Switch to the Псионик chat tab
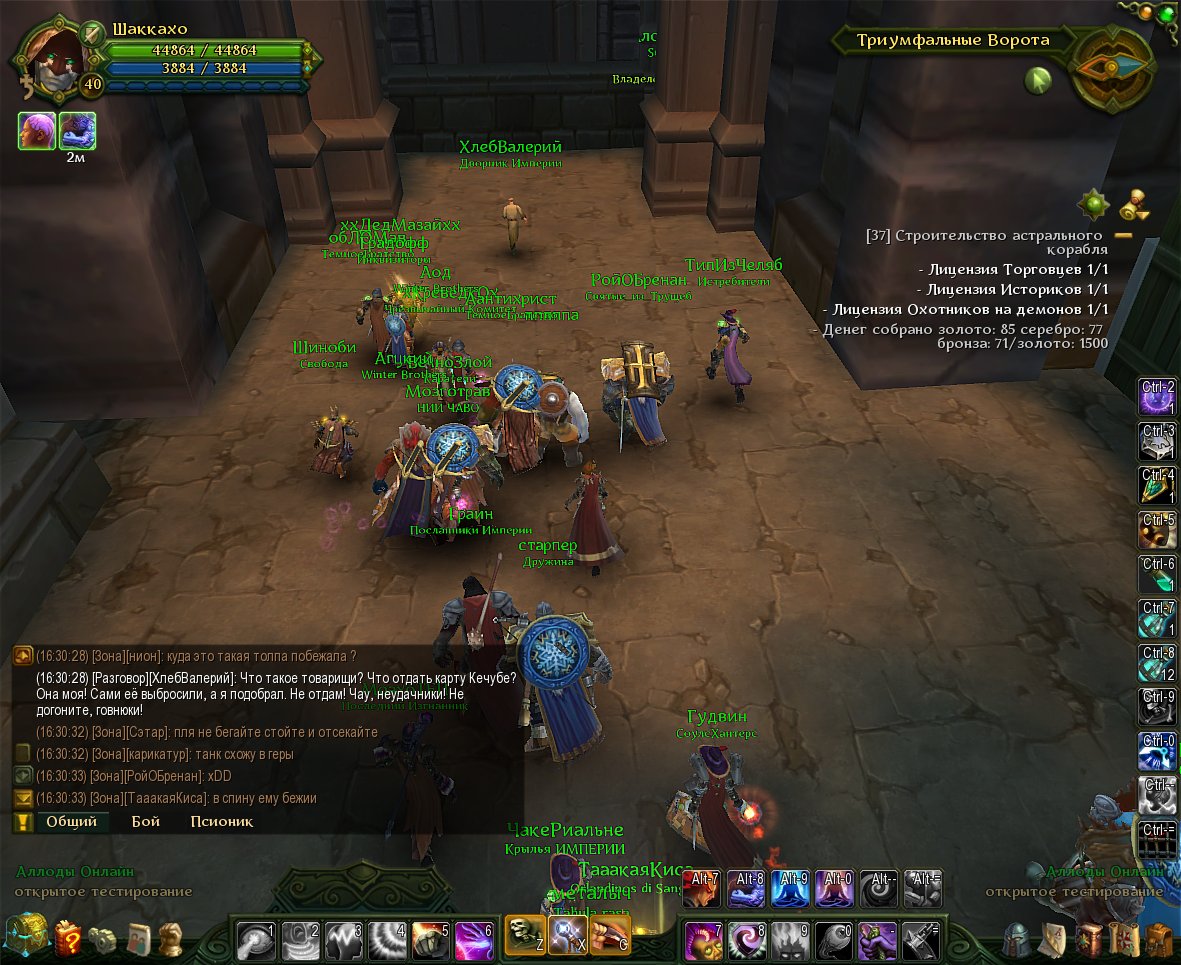This screenshot has width=1181, height=965. (221, 822)
